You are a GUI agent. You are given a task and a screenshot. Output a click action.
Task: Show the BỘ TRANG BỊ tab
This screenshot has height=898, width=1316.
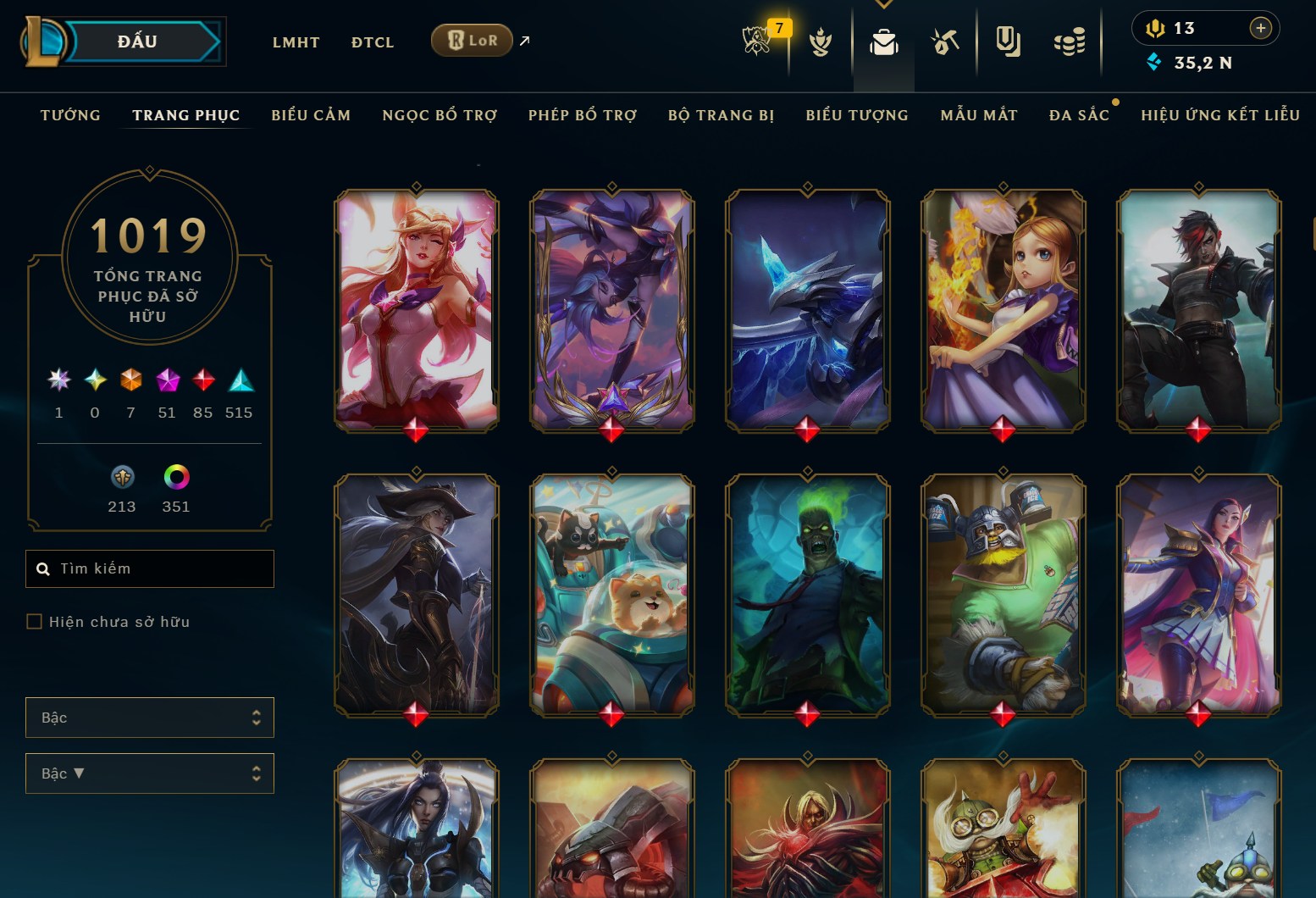click(721, 115)
